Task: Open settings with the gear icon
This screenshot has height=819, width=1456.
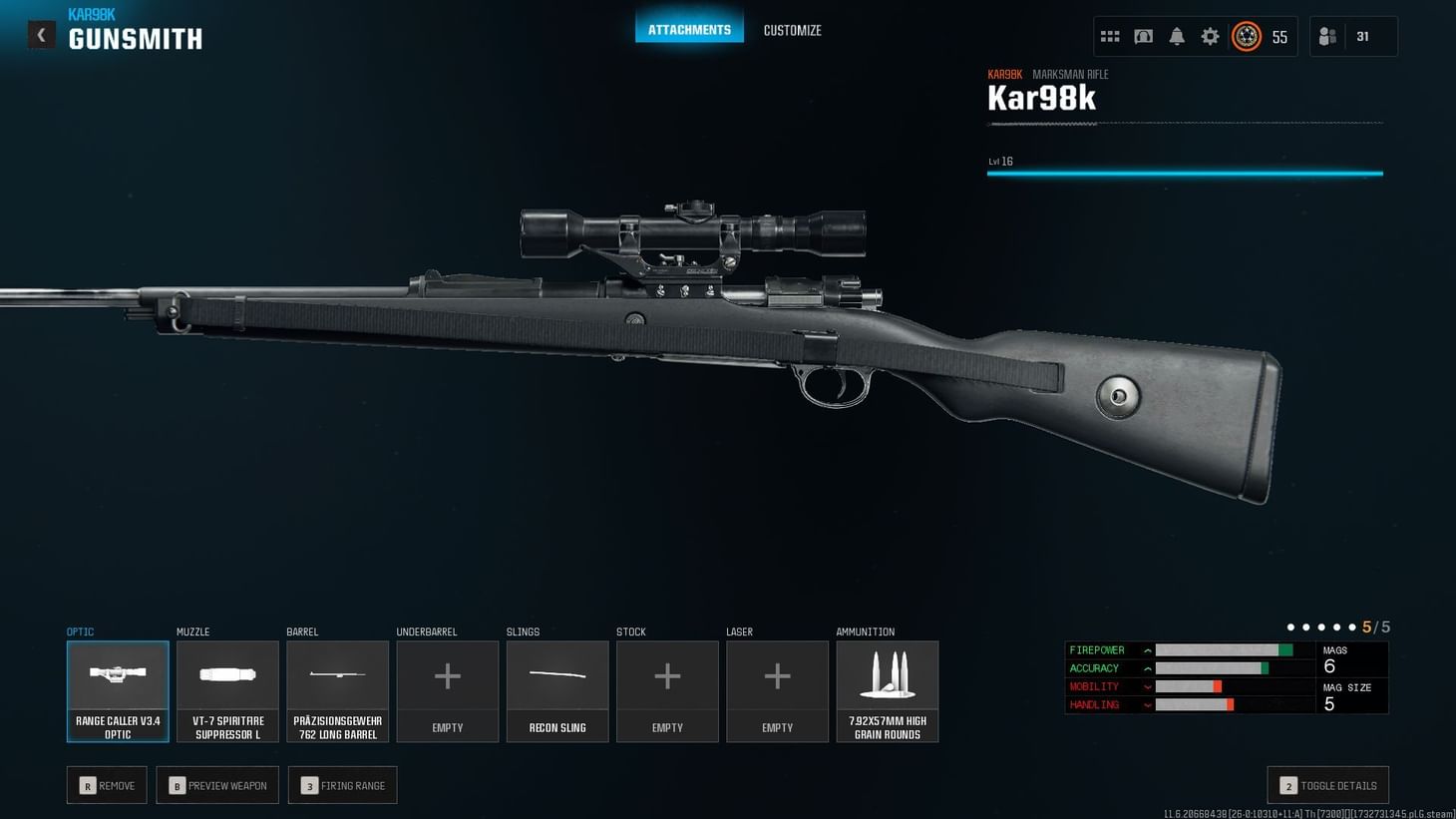Action: click(x=1210, y=36)
